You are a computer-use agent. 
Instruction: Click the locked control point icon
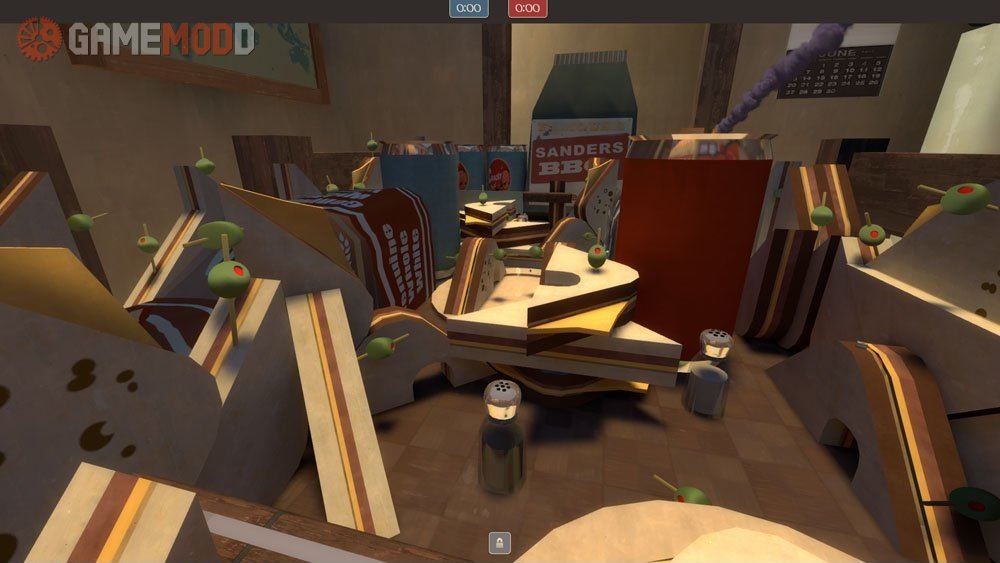(499, 543)
